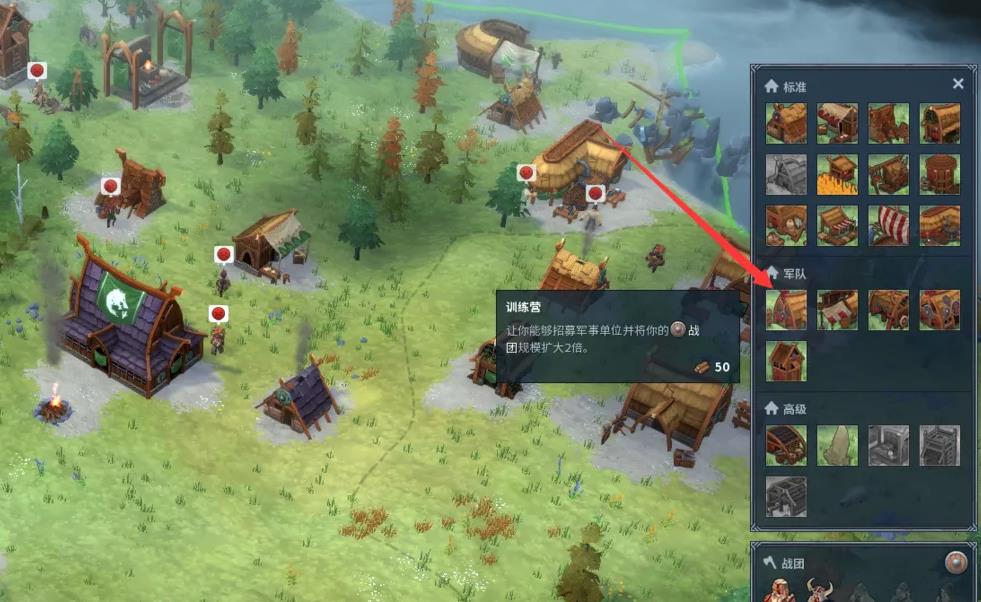Pick the carved stone building icon
Viewport: 981px width, 602px height.
(837, 445)
